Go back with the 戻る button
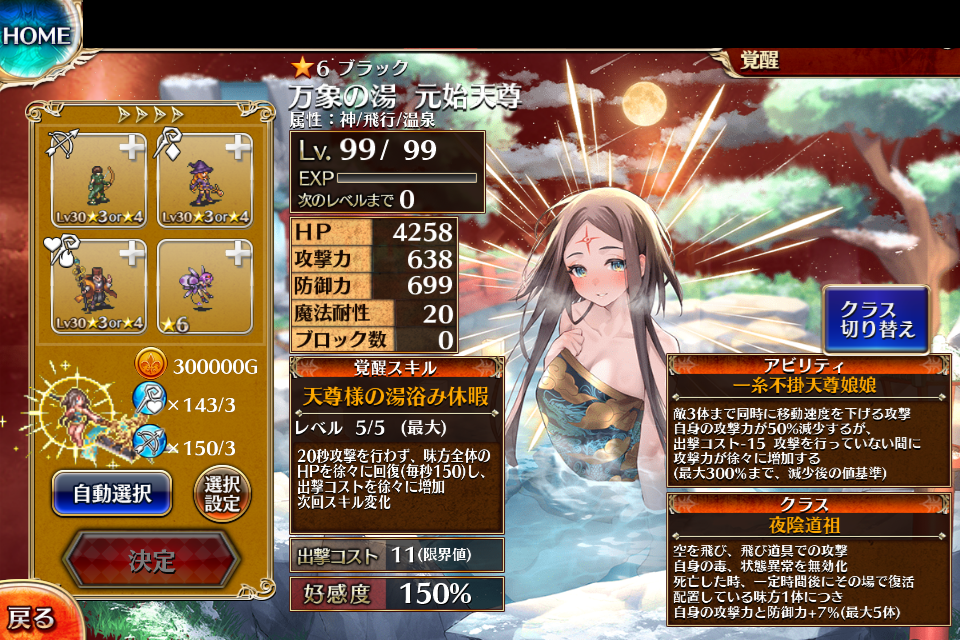The height and width of the screenshot is (640, 960). click(30, 616)
